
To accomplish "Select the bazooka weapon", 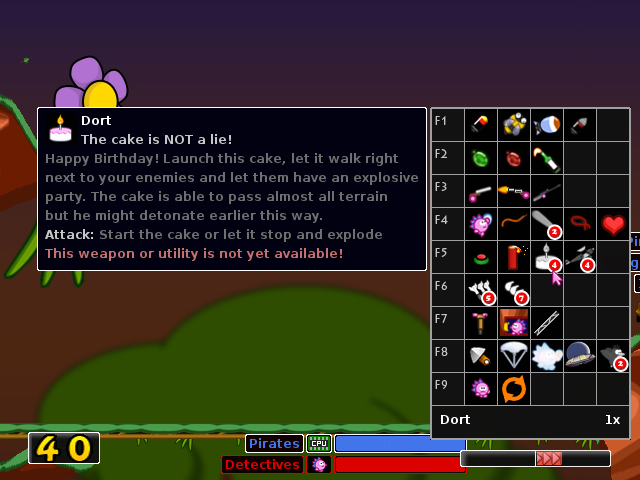I will point(481,124).
